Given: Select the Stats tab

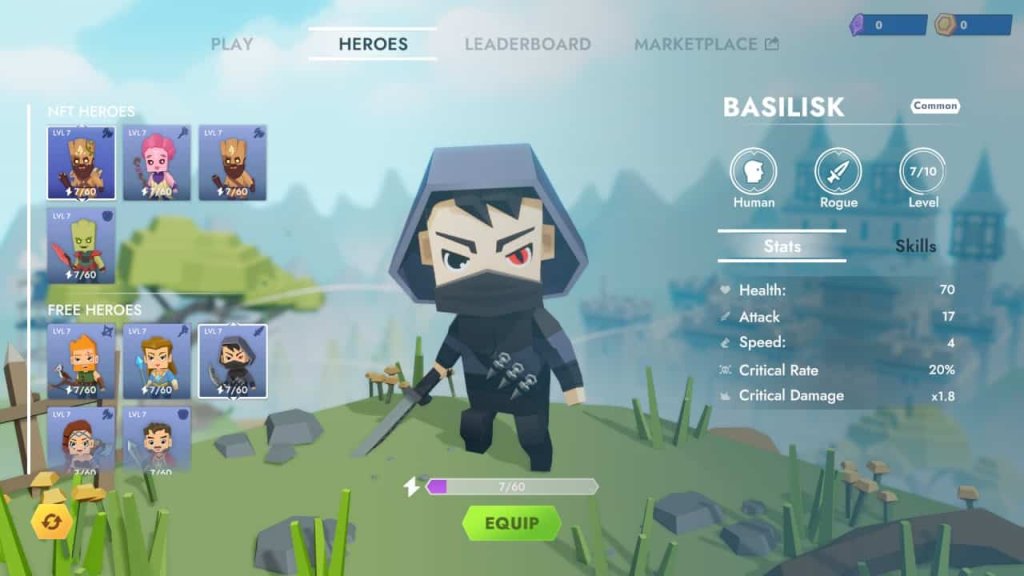Looking at the screenshot, I should [782, 246].
